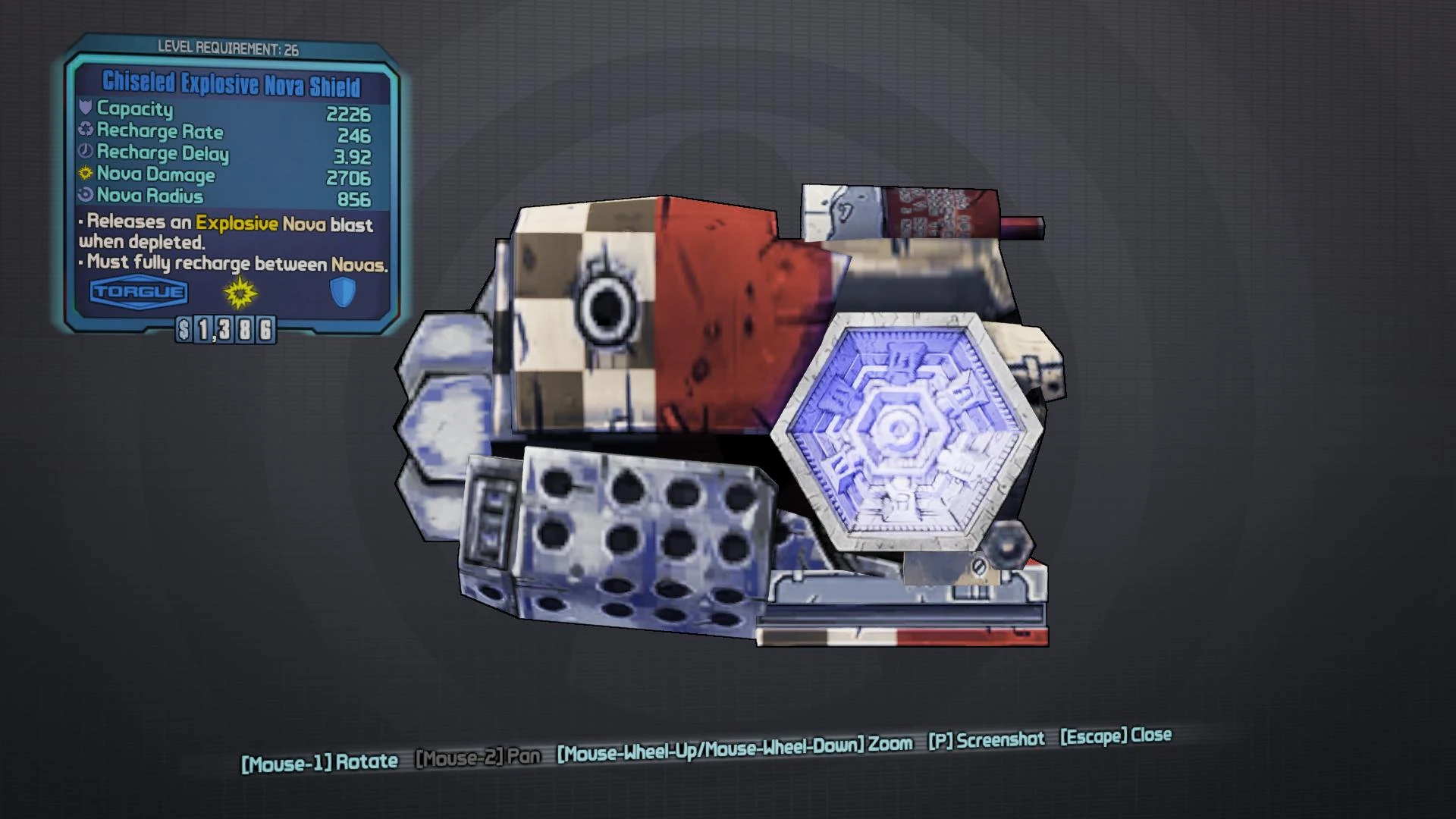Click the [P] Screenshot option
Screen dimensions: 1456x819
985,739
